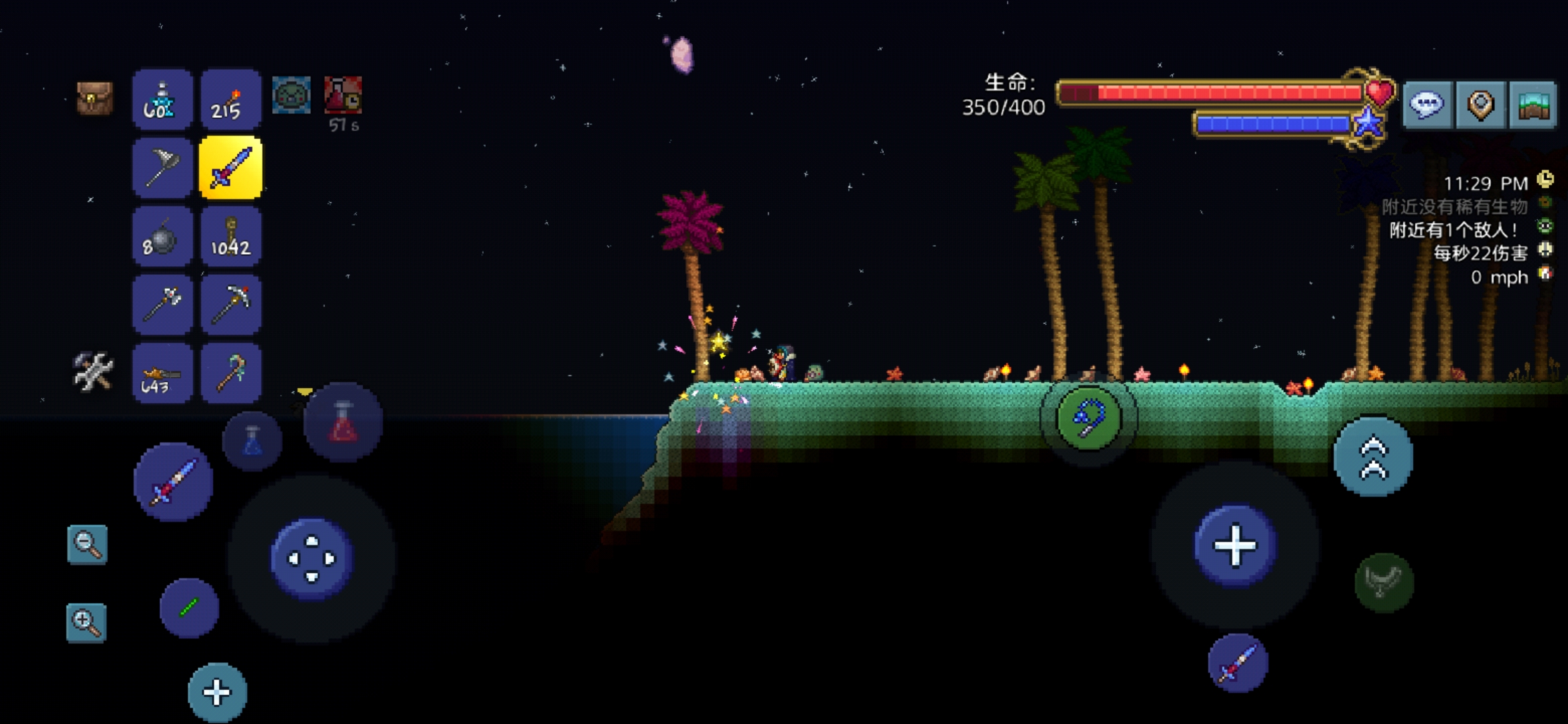Tap the magnifier zoom-out button

coord(87,544)
